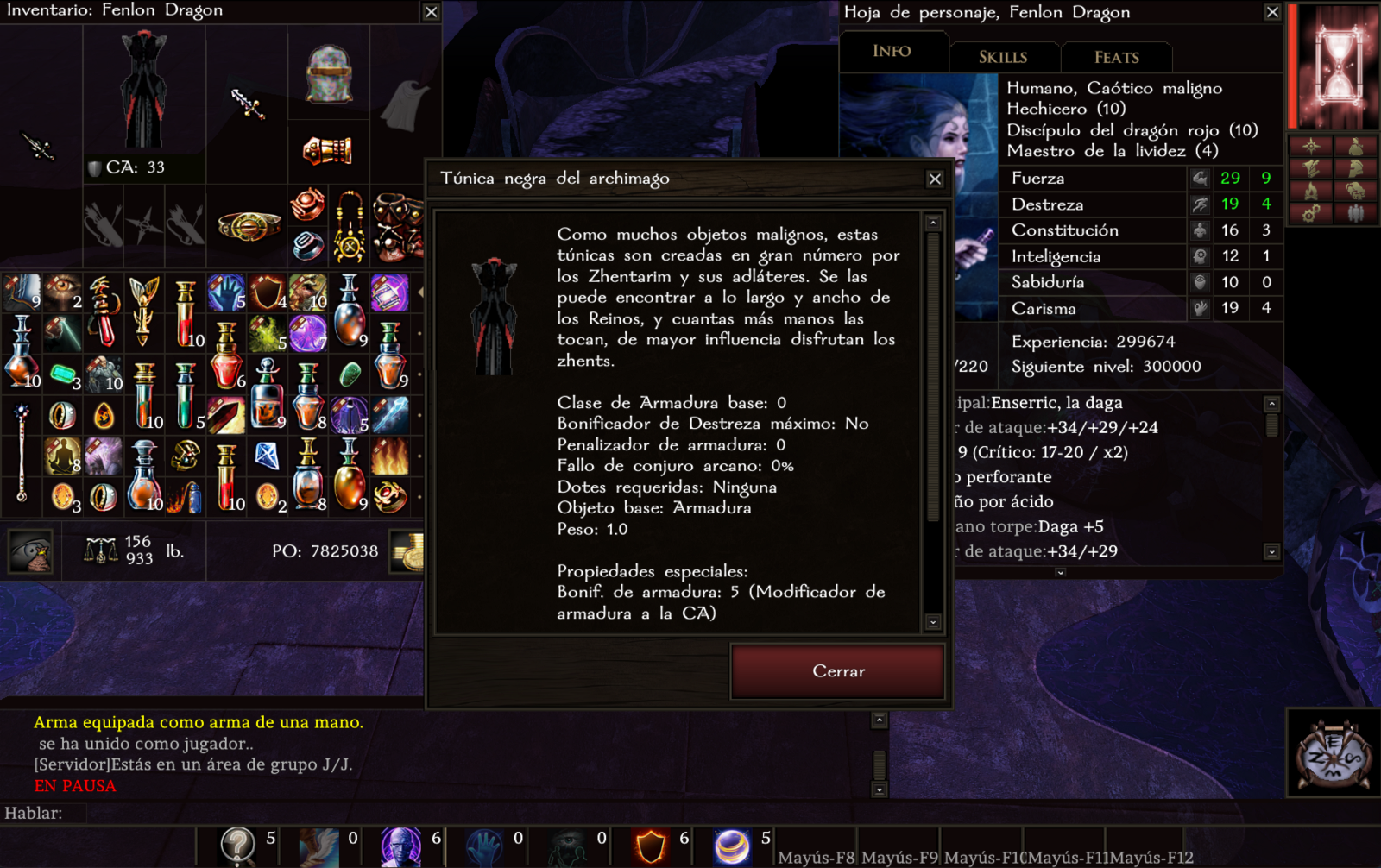Click the compass in the corner
This screenshot has height=868, width=1381.
tap(1334, 752)
